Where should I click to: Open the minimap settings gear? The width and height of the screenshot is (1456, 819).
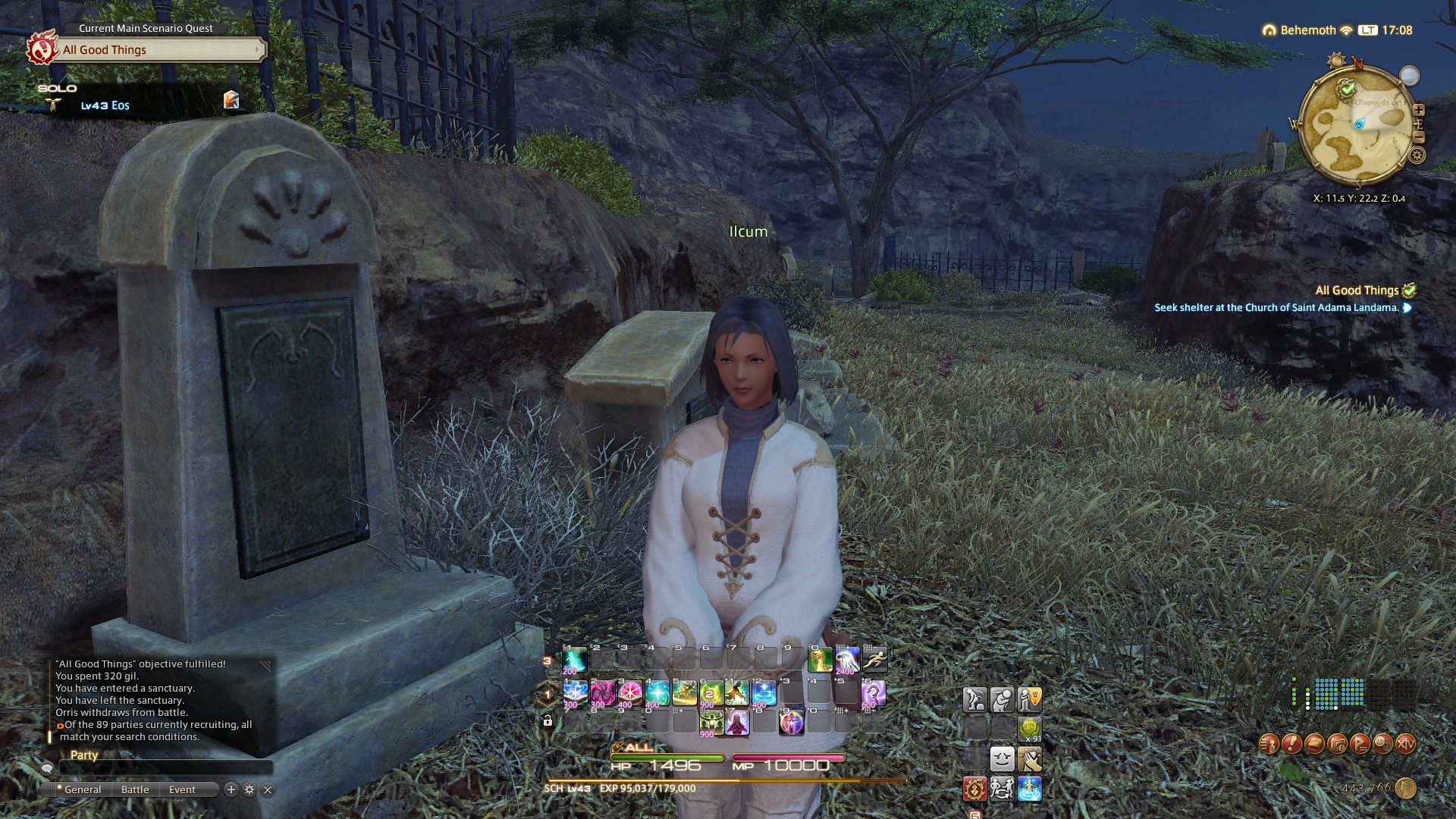pyautogui.click(x=1417, y=156)
